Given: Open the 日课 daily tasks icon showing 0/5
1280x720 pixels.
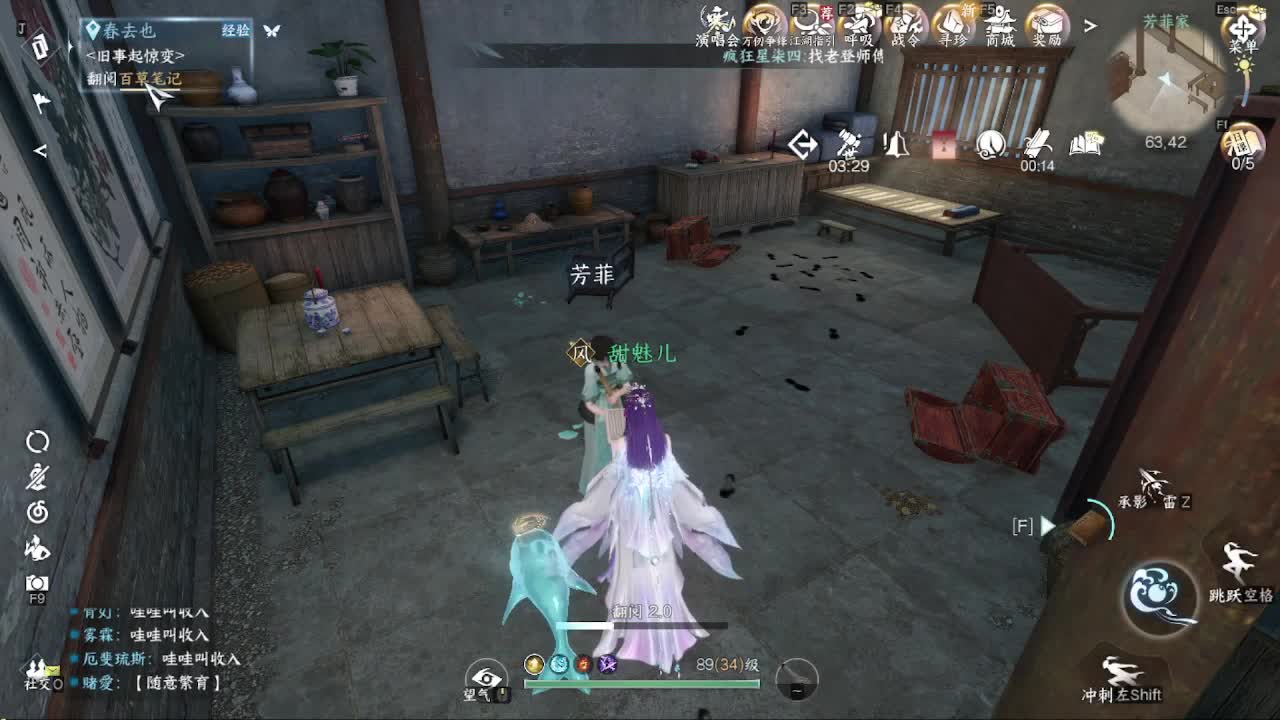Looking at the screenshot, I should pos(1242,141).
